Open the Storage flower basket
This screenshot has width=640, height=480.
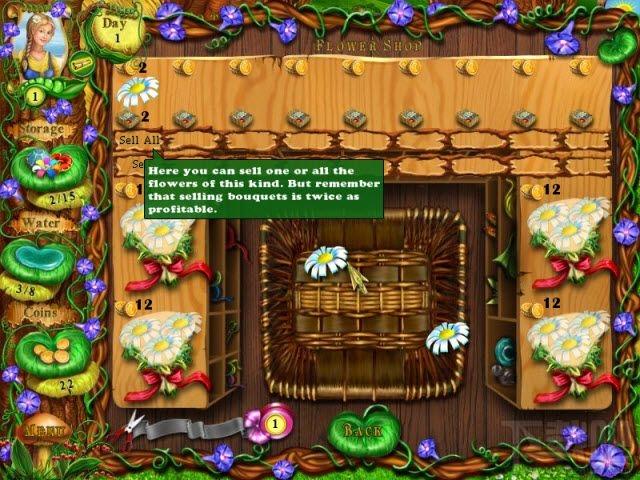[x=45, y=165]
